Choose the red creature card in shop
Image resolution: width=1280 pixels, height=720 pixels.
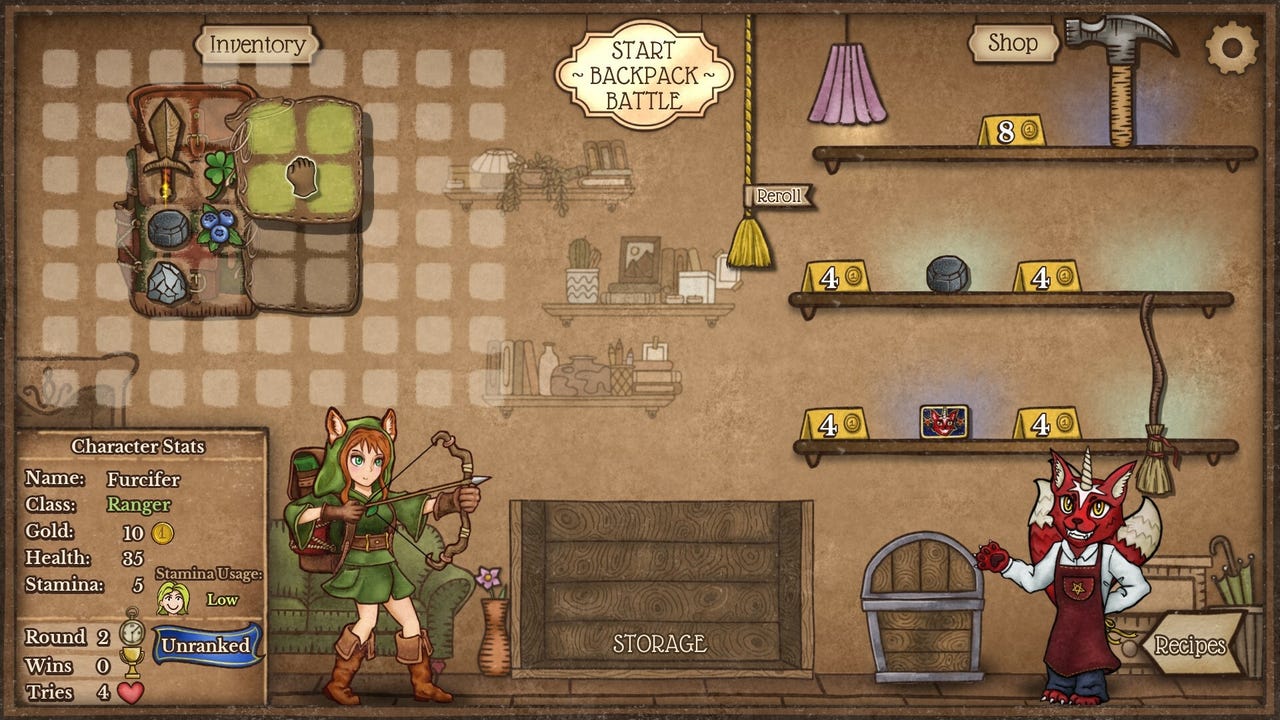[944, 421]
